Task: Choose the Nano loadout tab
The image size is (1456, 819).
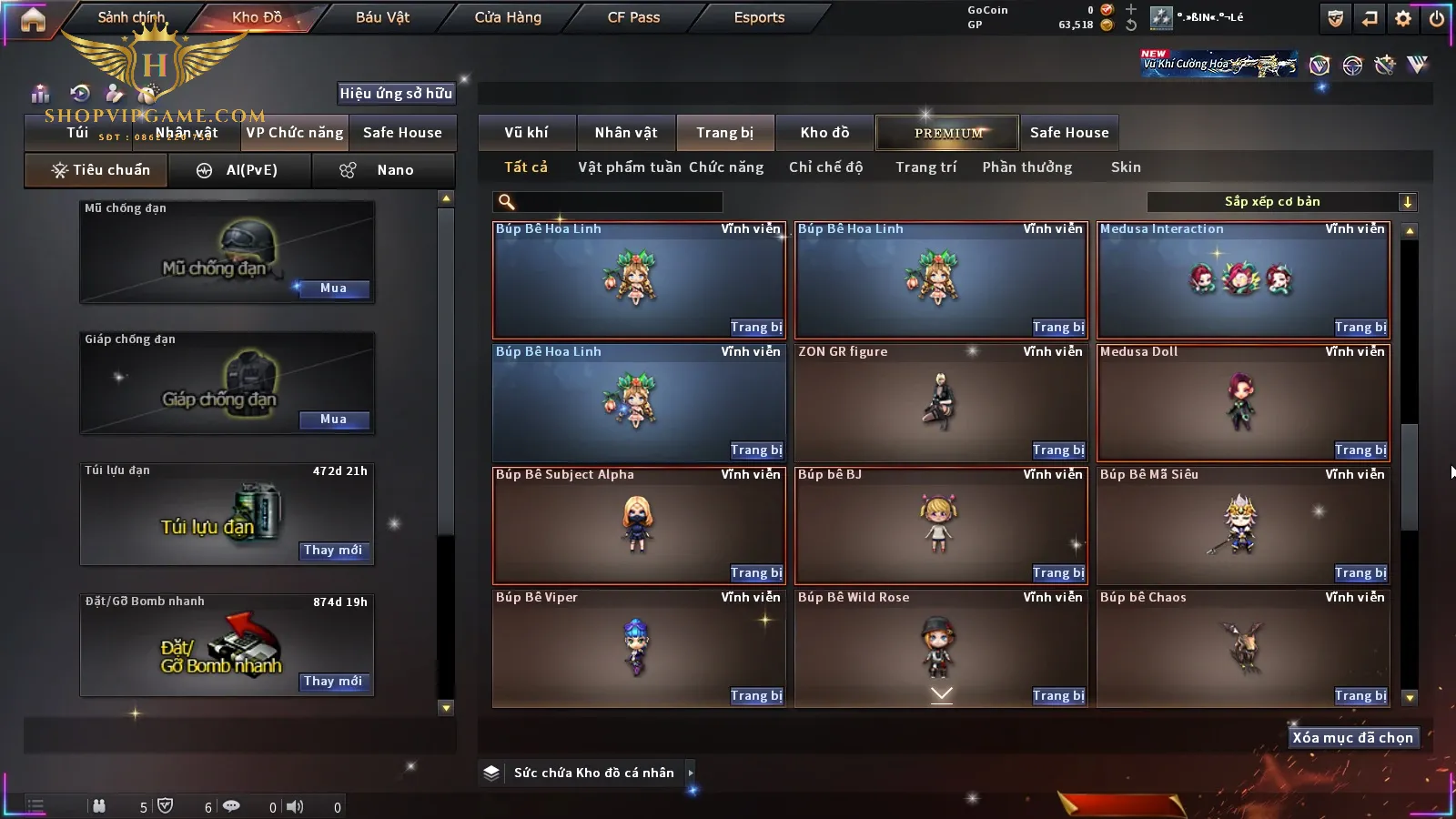Action: [383, 170]
